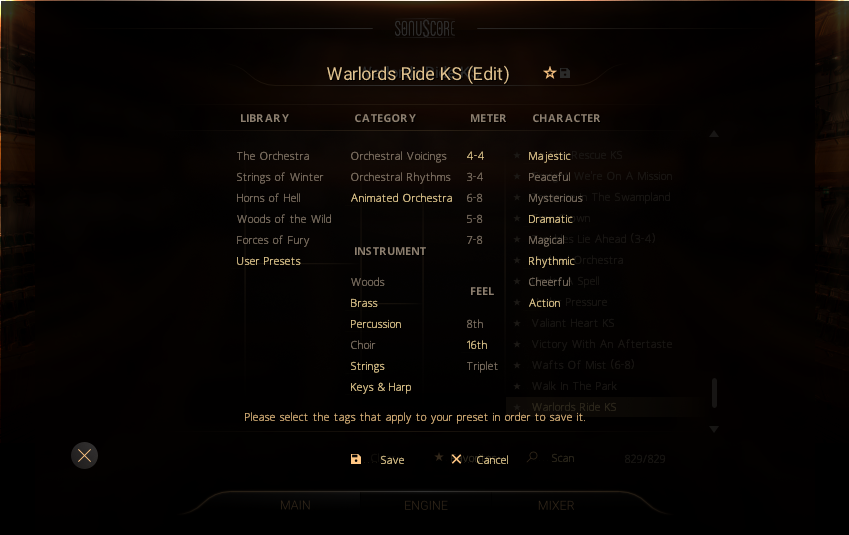Select the 16th feel tag
This screenshot has width=849, height=535.
(x=477, y=345)
